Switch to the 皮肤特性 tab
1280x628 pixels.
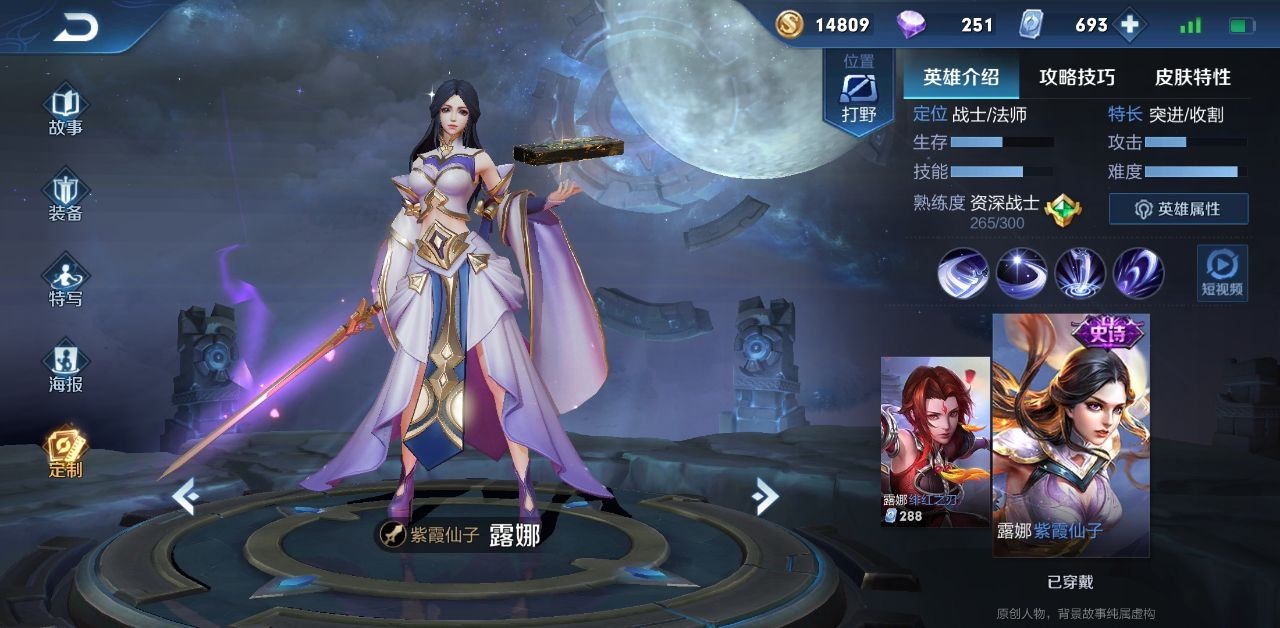(x=1192, y=77)
